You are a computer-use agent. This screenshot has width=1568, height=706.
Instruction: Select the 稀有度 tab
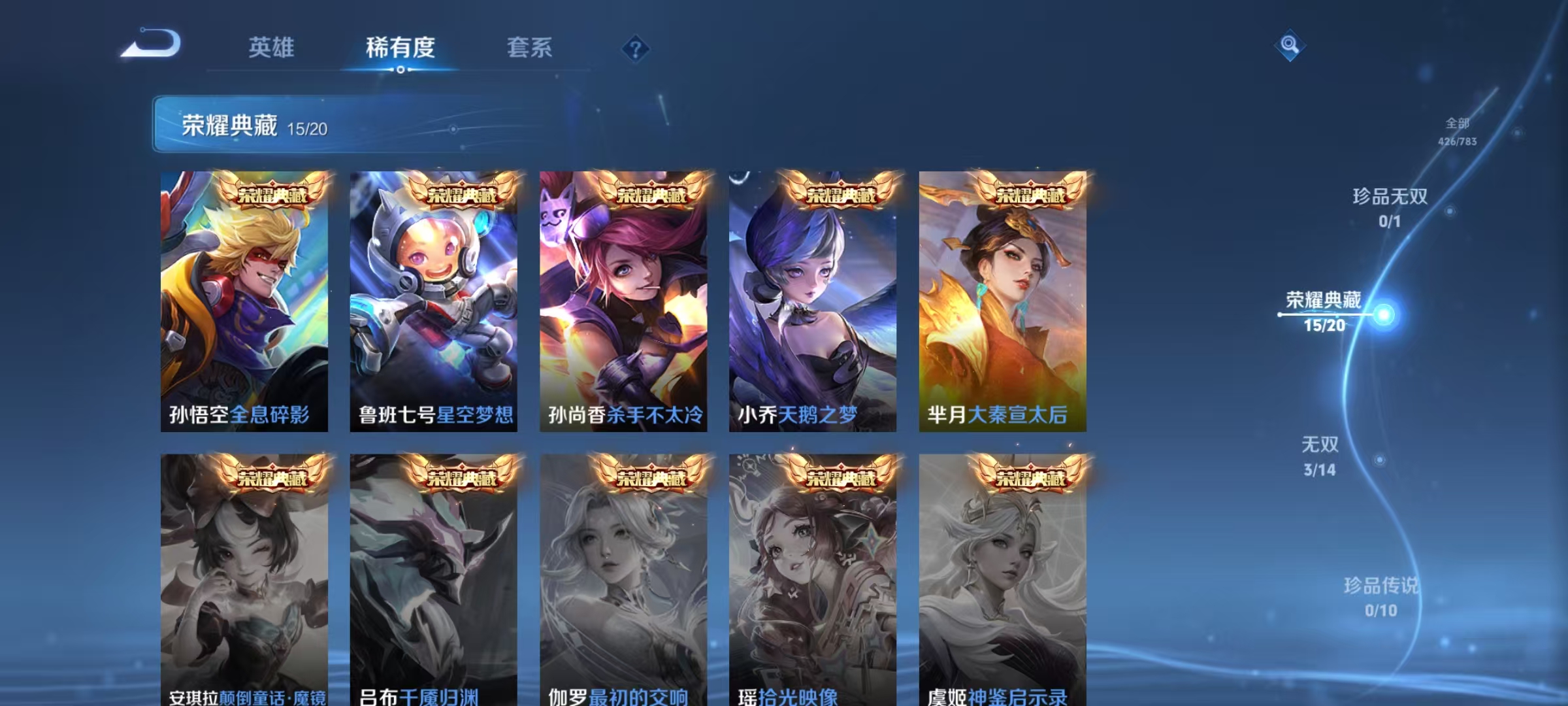(x=400, y=47)
